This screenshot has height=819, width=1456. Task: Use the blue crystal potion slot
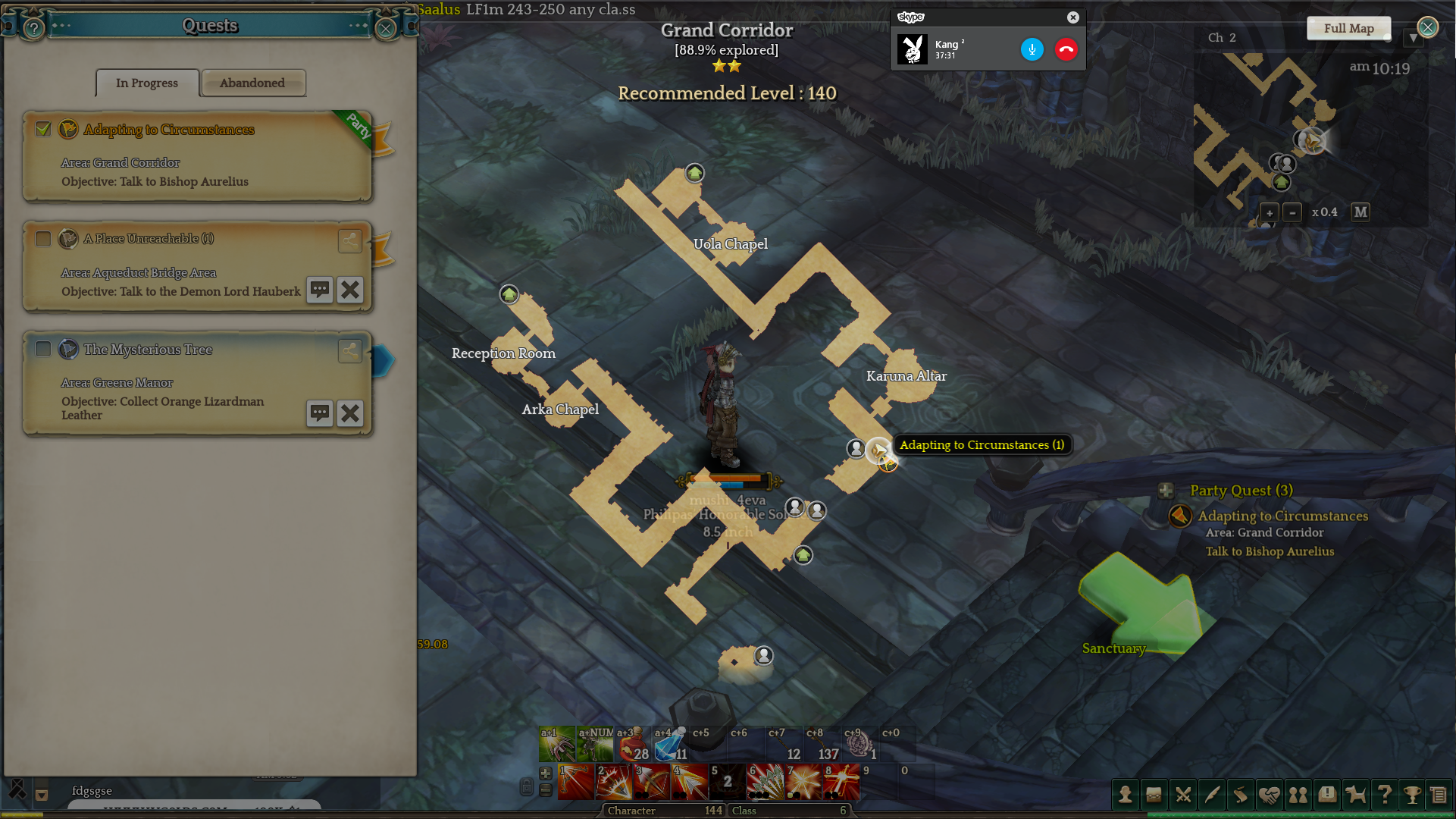point(670,745)
